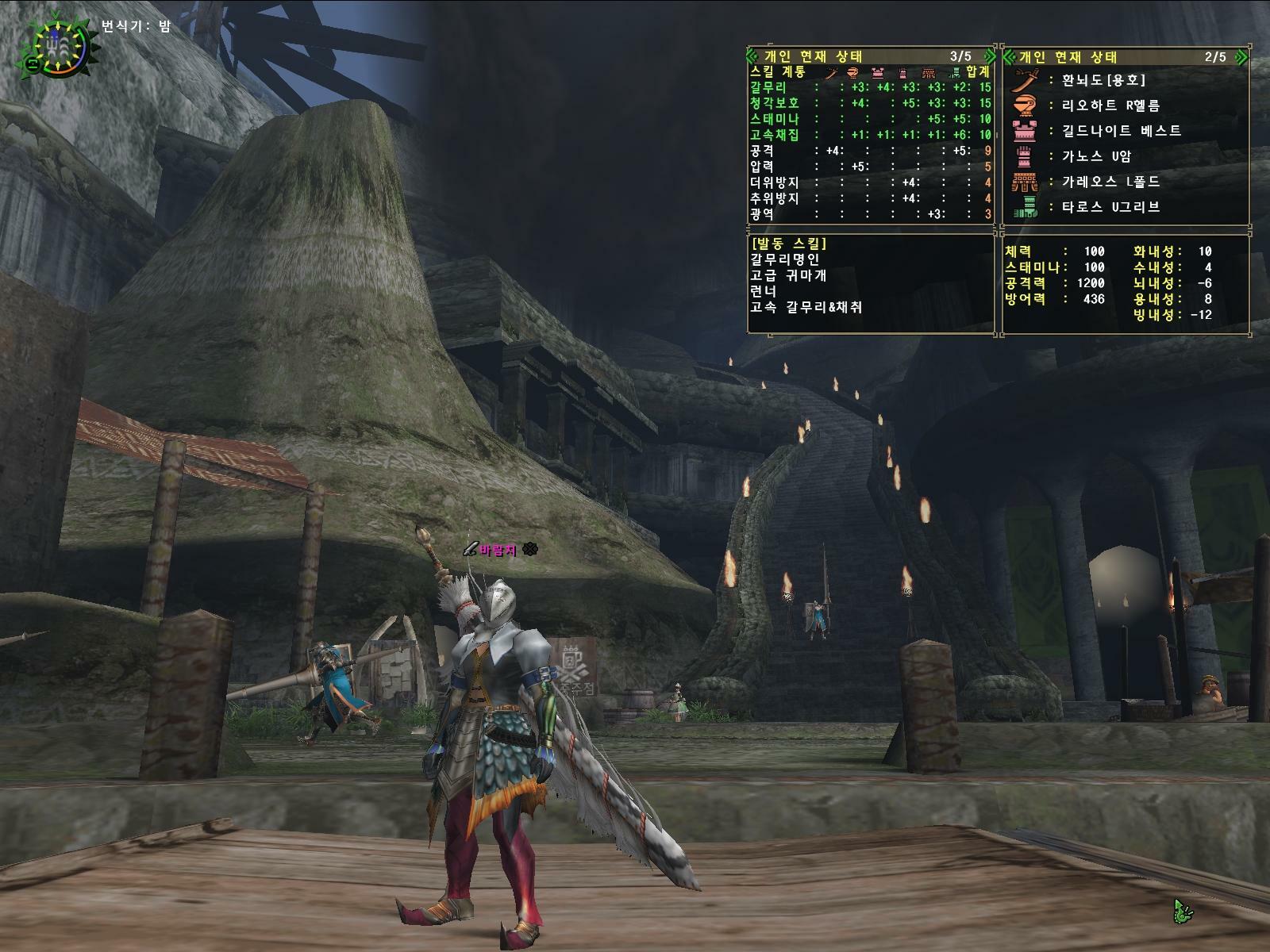Select the 고급 귀마개 active skill
Image resolution: width=1270 pixels, height=952 pixels.
[x=788, y=275]
